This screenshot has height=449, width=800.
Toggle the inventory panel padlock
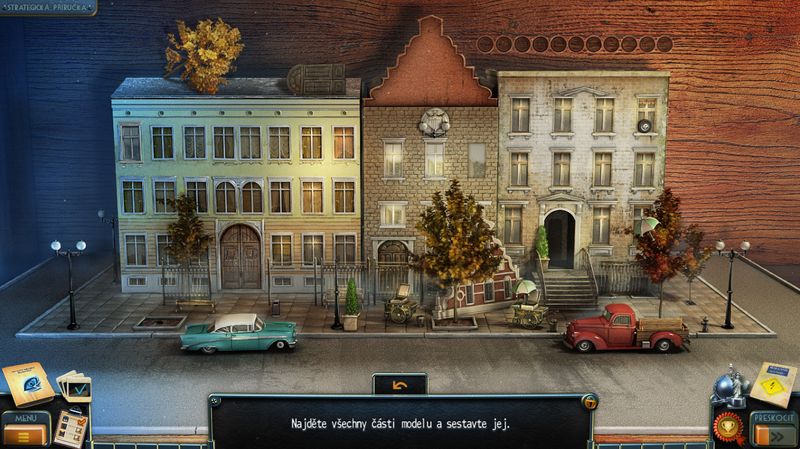click(592, 402)
